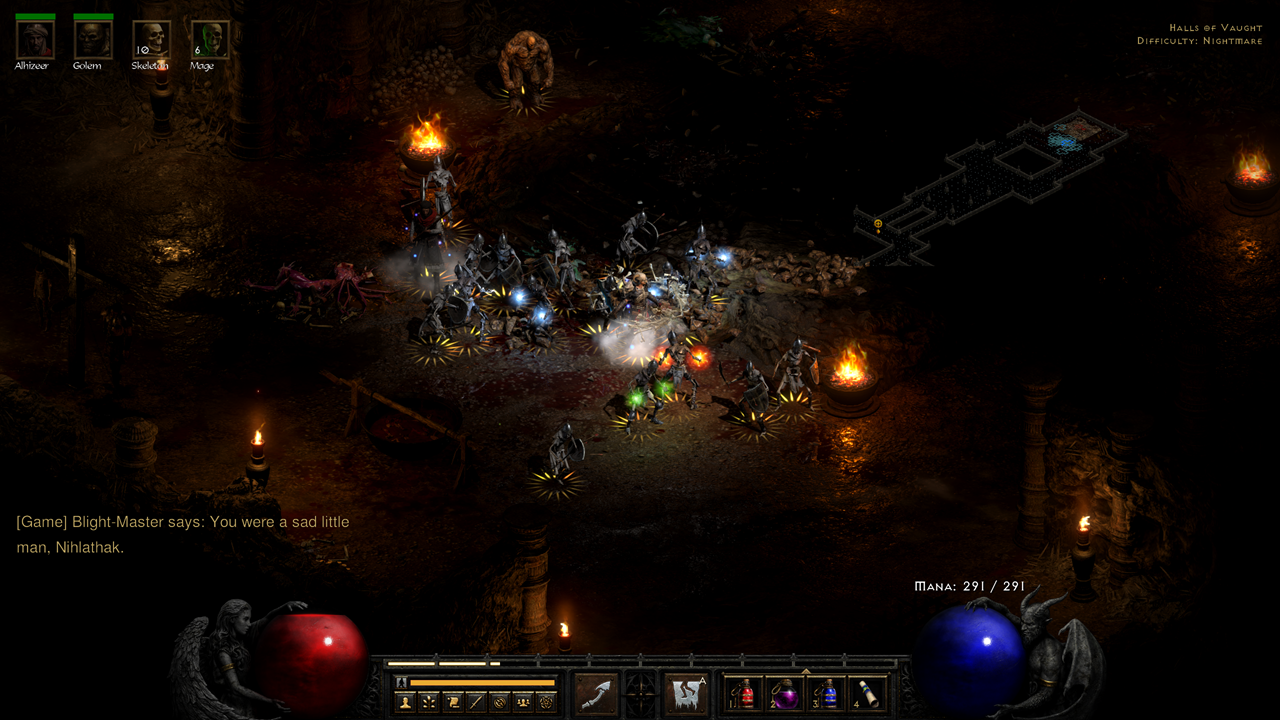This screenshot has width=1280, height=720.
Task: Open the character sheet from the mini panel
Action: point(406,702)
